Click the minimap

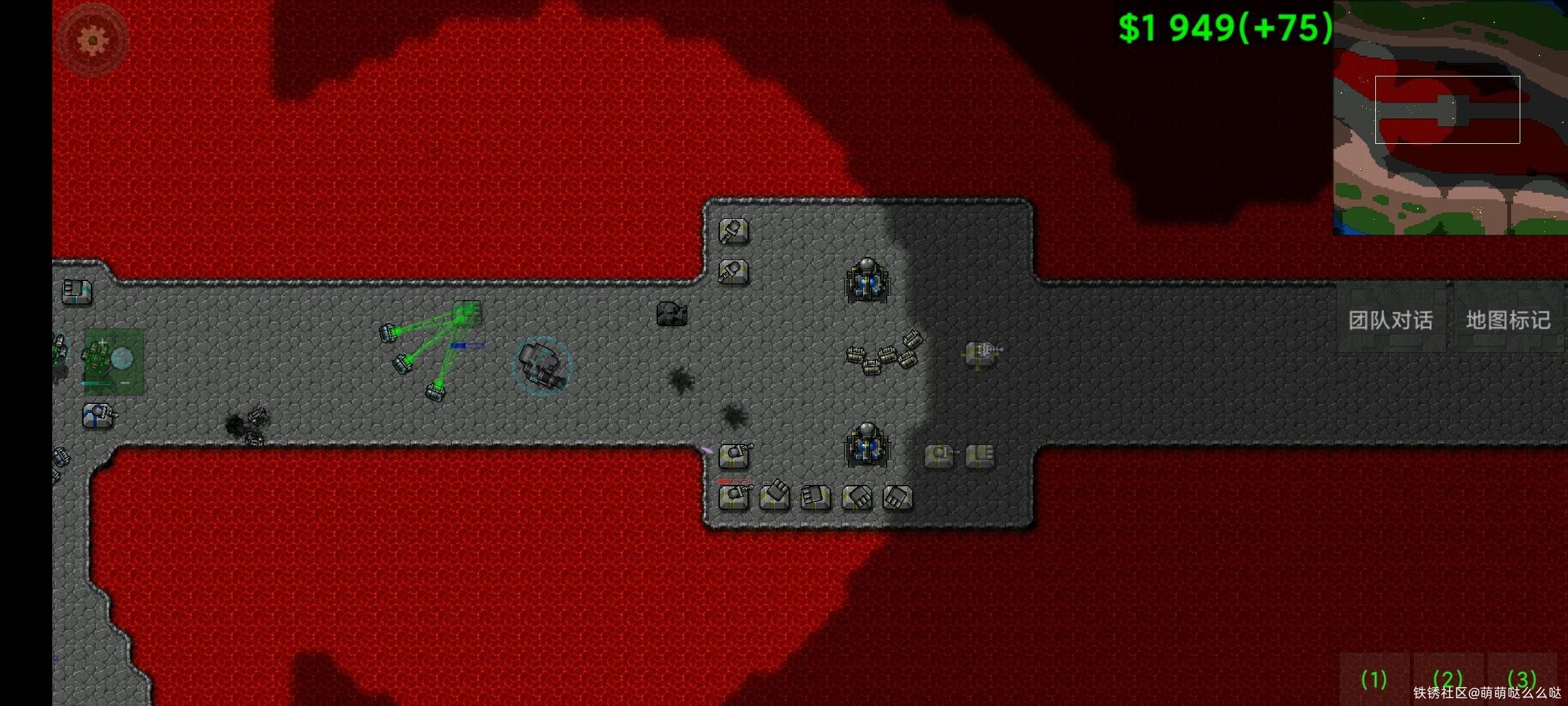pos(1450,118)
